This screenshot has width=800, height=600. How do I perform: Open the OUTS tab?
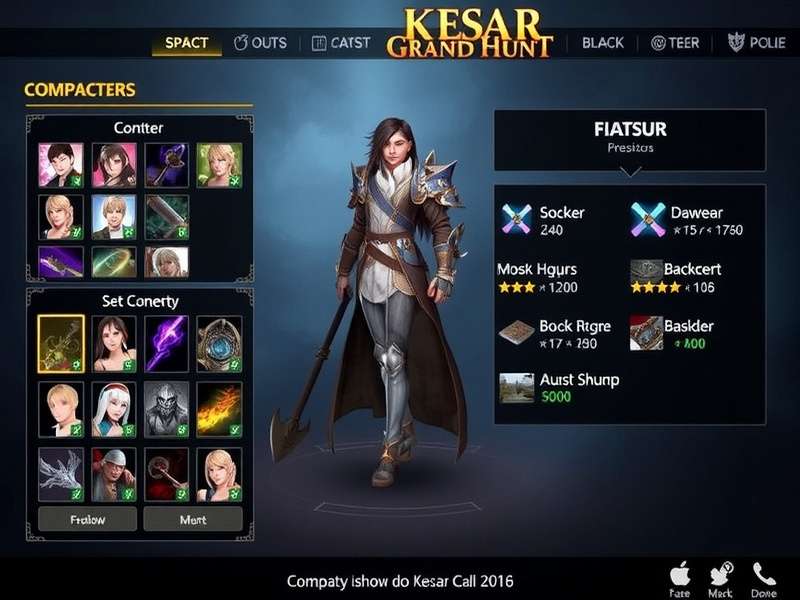click(260, 43)
